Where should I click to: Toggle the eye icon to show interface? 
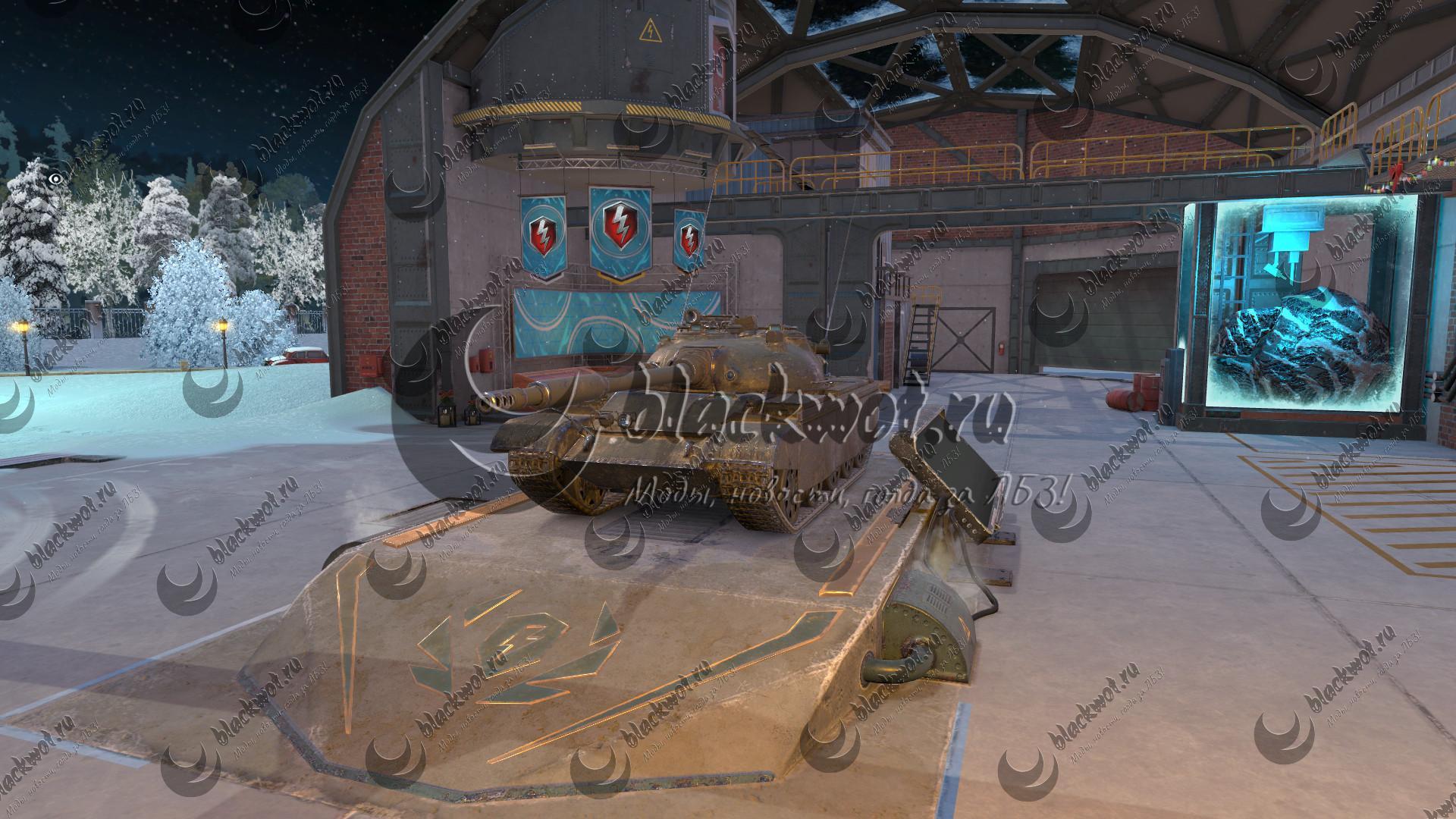tap(55, 179)
